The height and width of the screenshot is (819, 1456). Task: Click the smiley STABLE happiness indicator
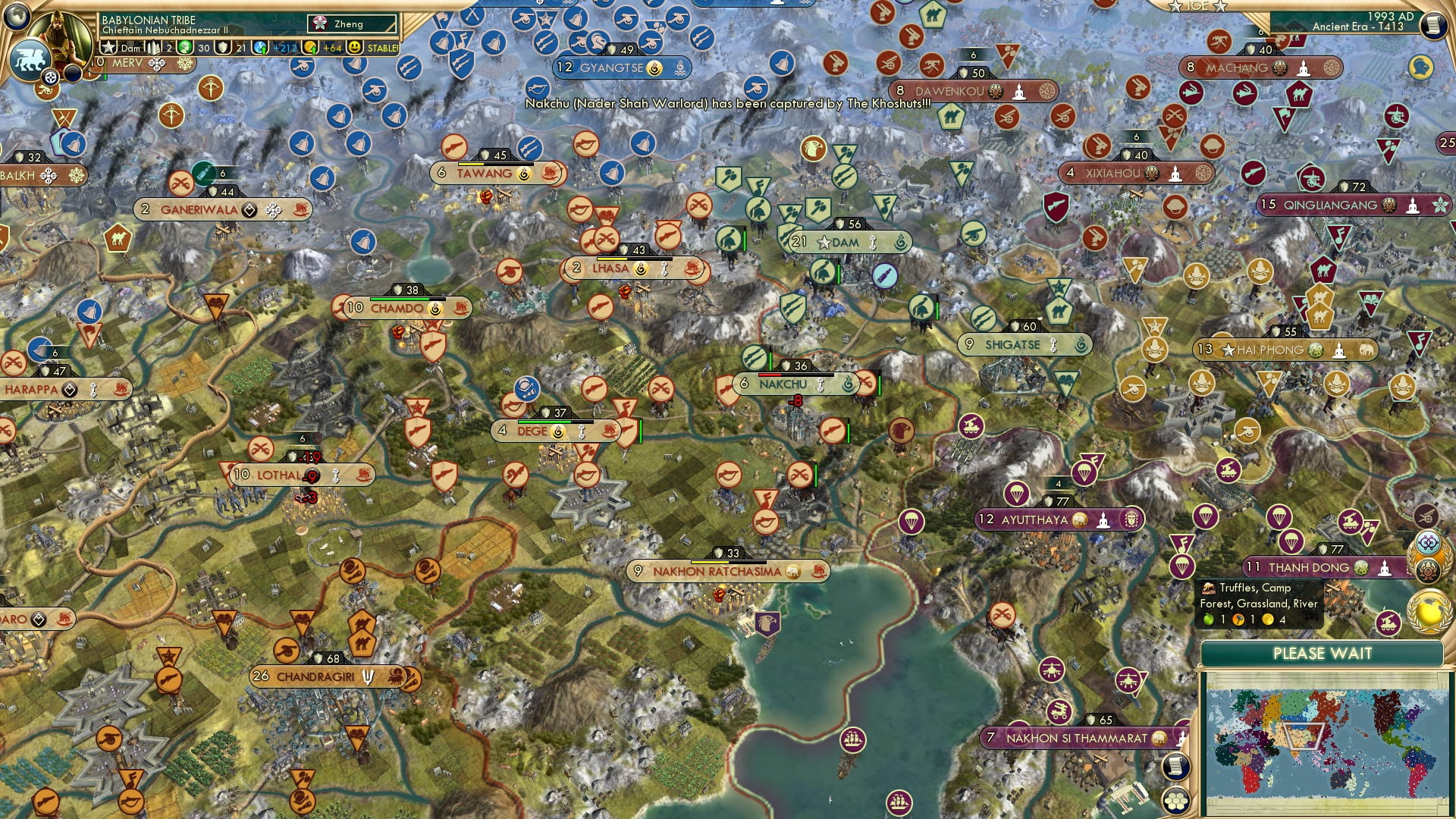(x=355, y=46)
